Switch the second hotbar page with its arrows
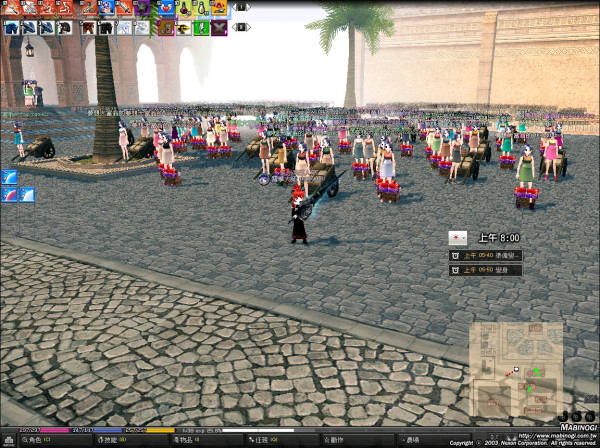The image size is (600, 448). 242,28
